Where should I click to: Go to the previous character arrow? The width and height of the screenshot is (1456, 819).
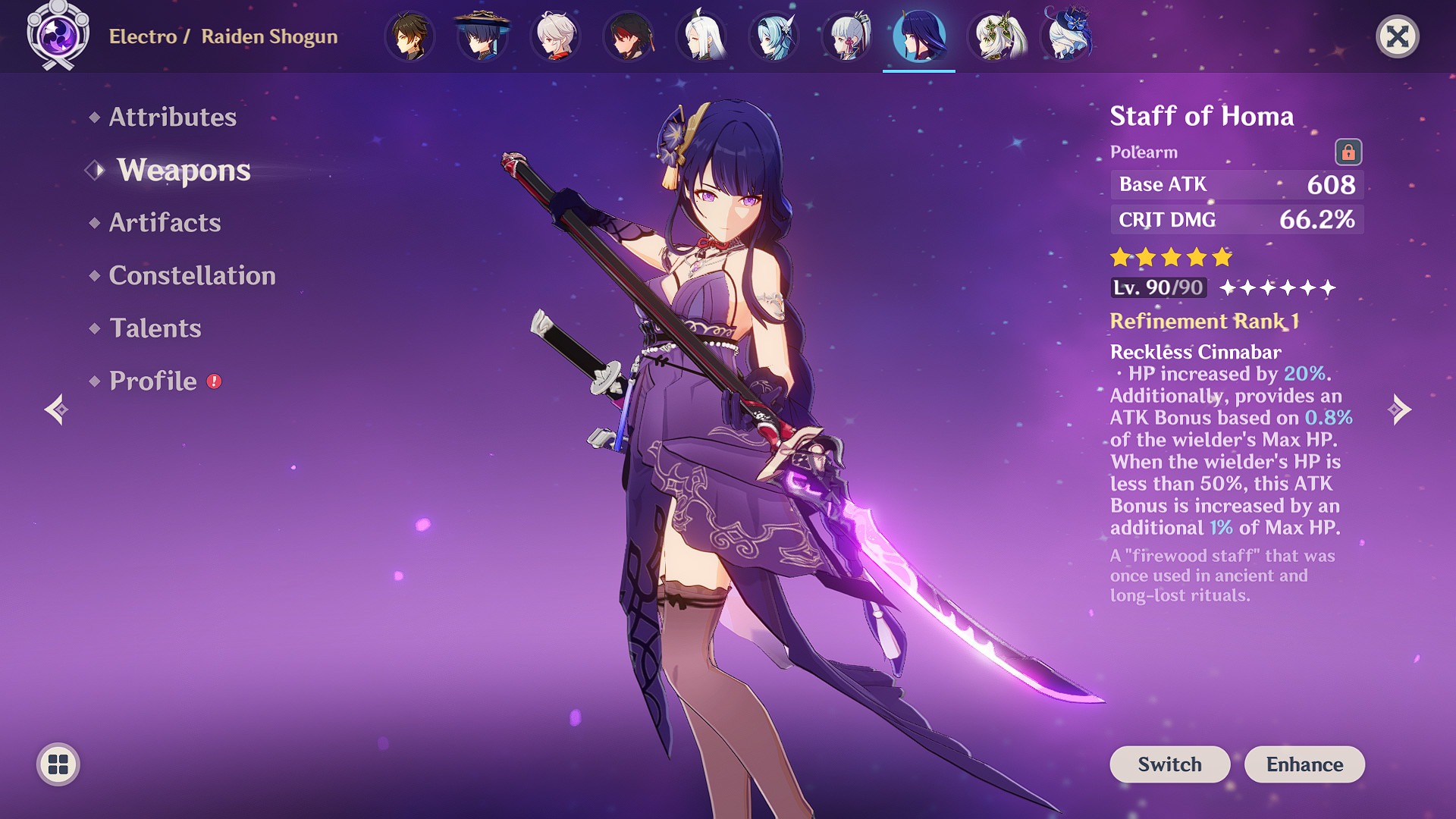click(x=57, y=409)
